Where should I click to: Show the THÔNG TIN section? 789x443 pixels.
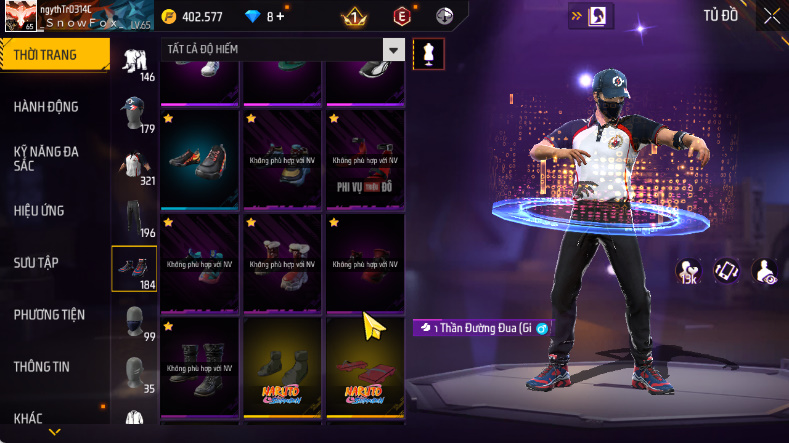[42, 367]
